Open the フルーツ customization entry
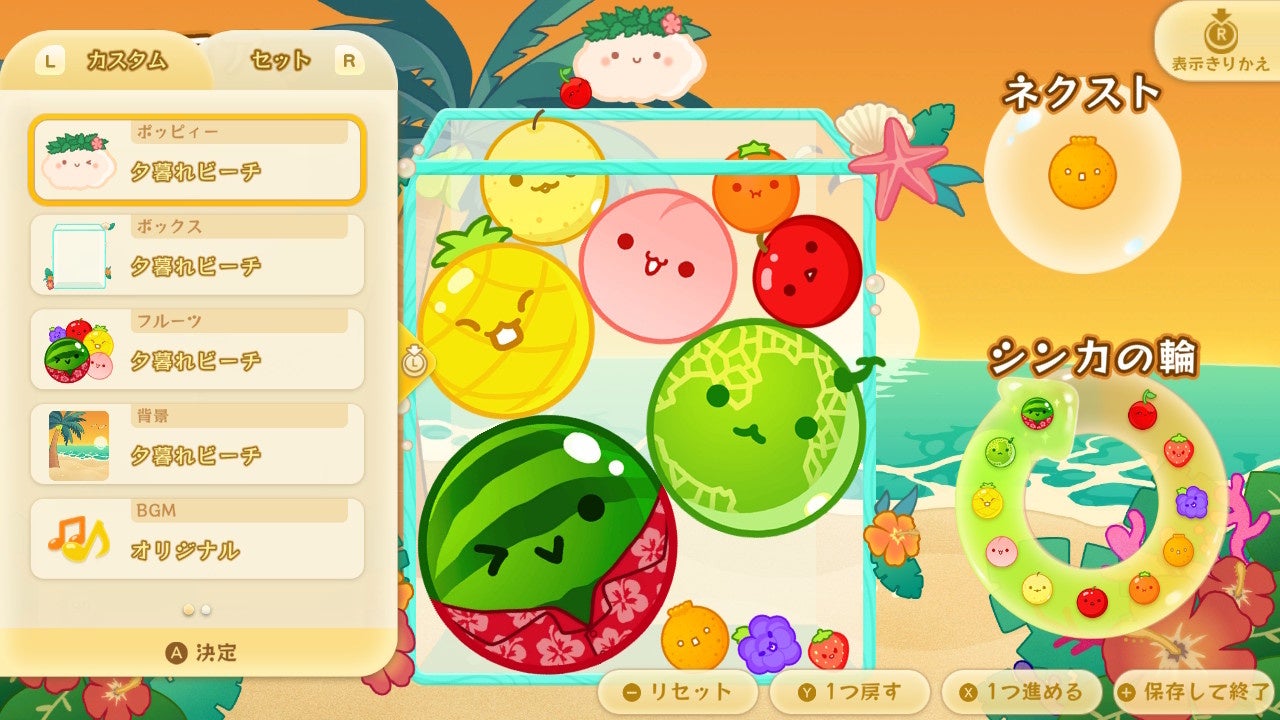 tap(76, 349)
